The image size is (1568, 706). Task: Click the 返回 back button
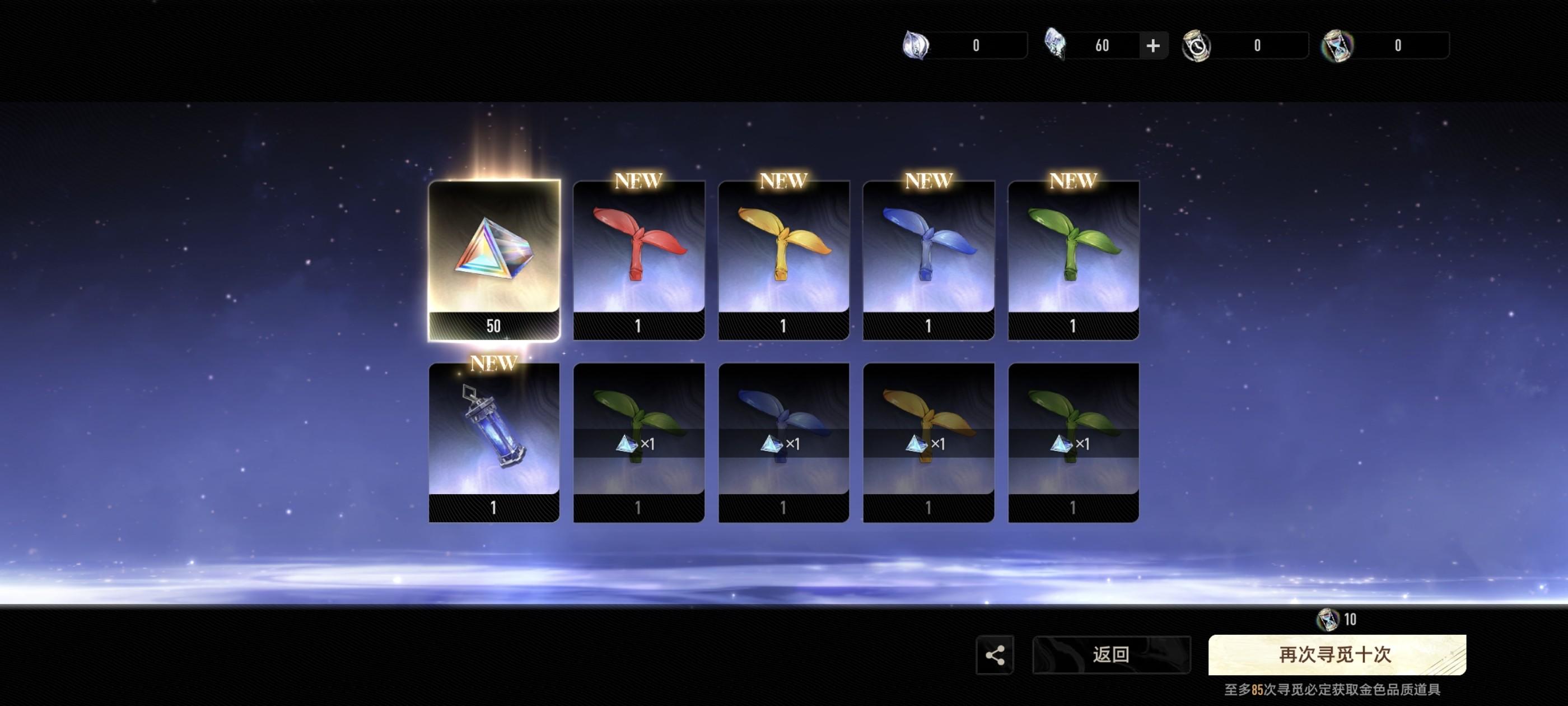pos(1111,655)
